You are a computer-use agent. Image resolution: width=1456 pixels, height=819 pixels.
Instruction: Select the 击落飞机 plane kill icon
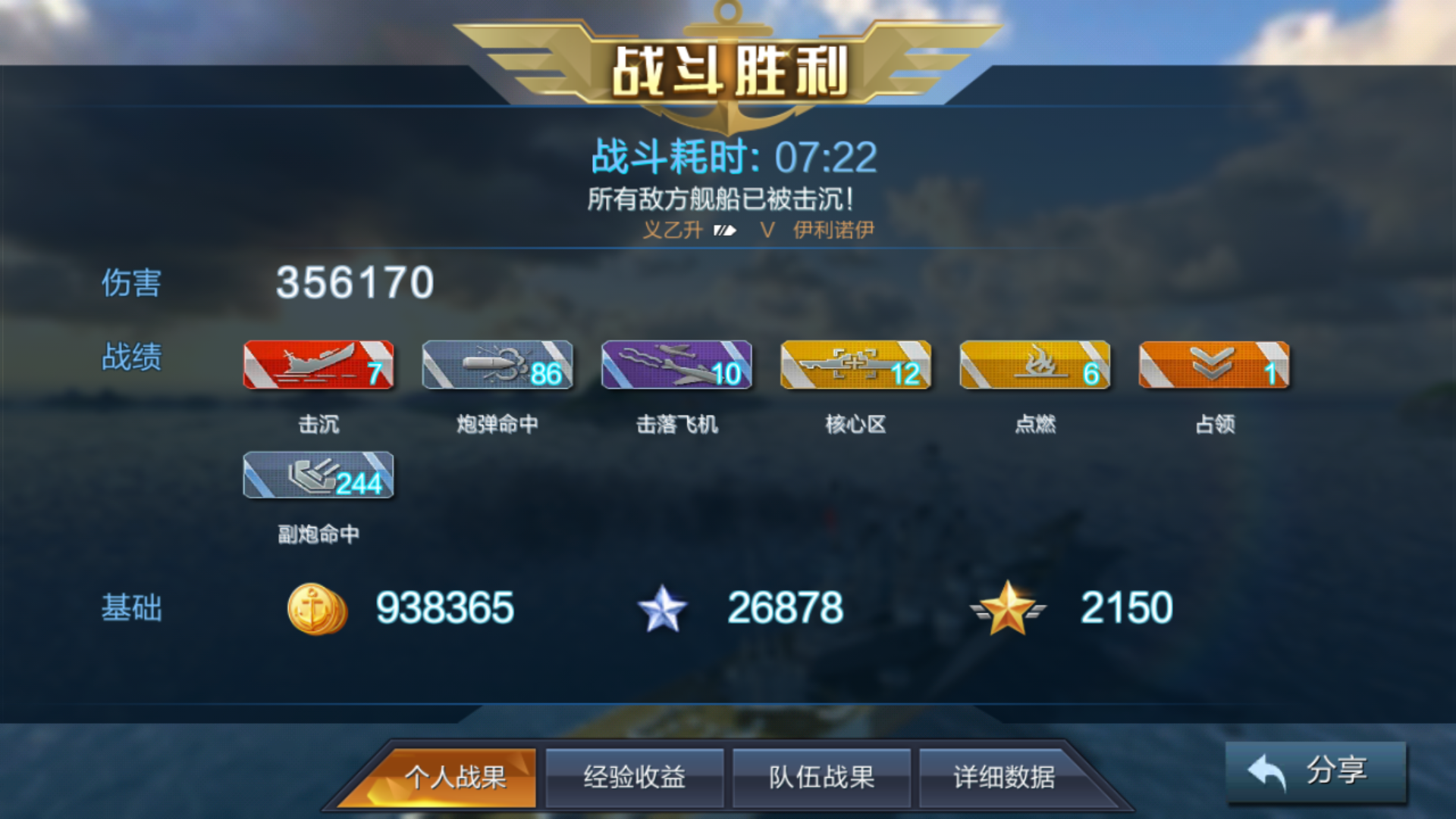[x=676, y=366]
